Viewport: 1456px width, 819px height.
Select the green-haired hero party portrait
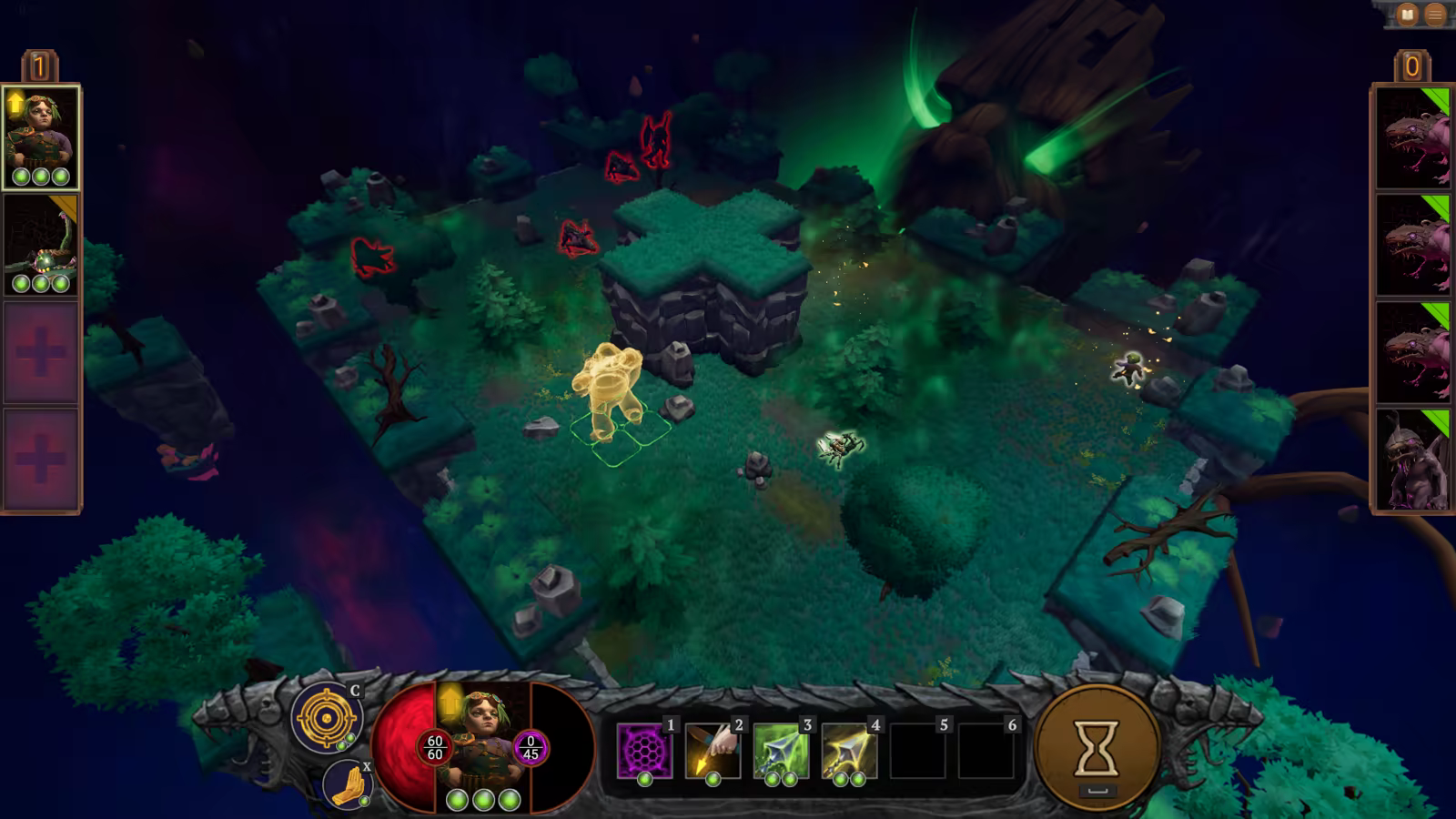coord(41,137)
